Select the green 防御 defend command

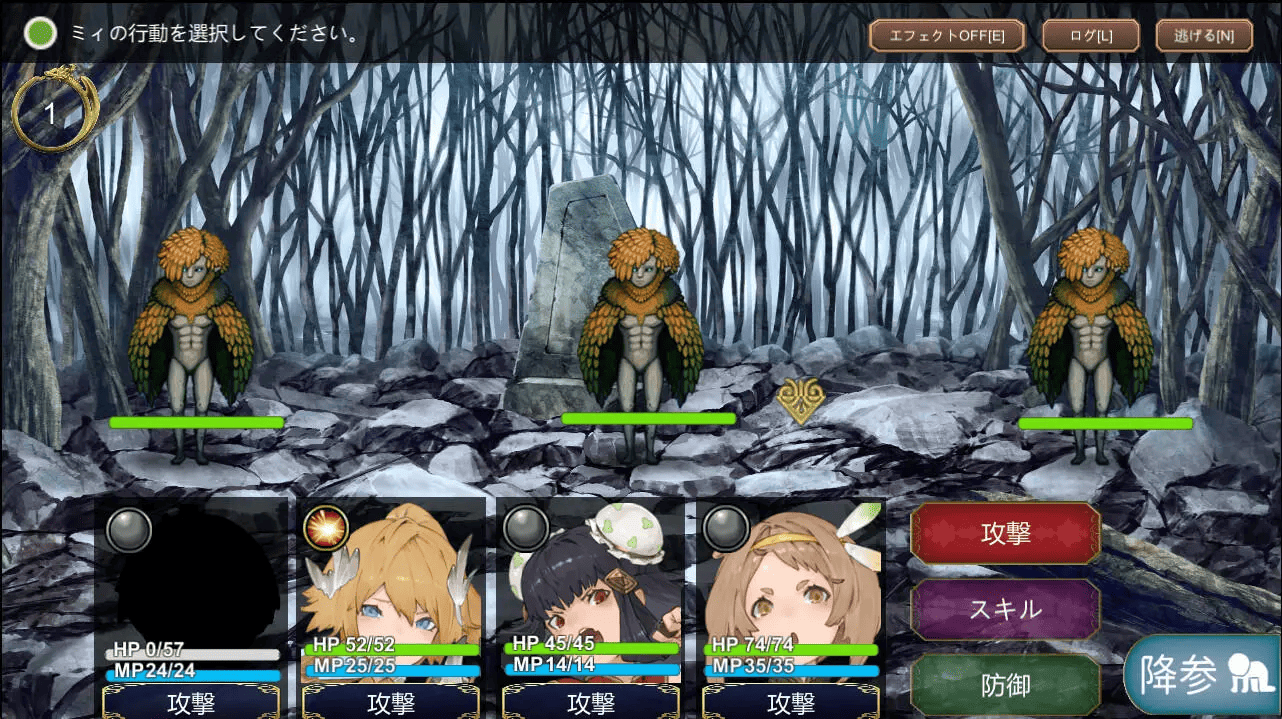(x=1005, y=685)
